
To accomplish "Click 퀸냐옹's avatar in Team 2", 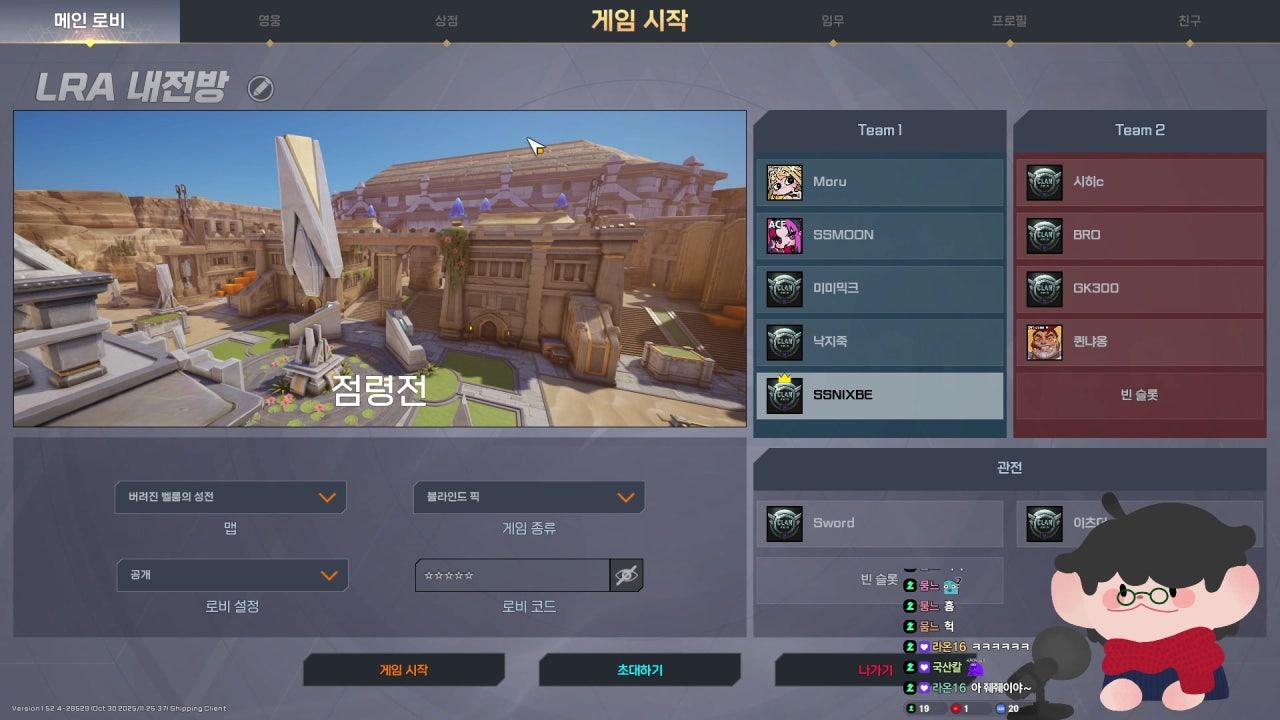I will (x=1044, y=342).
